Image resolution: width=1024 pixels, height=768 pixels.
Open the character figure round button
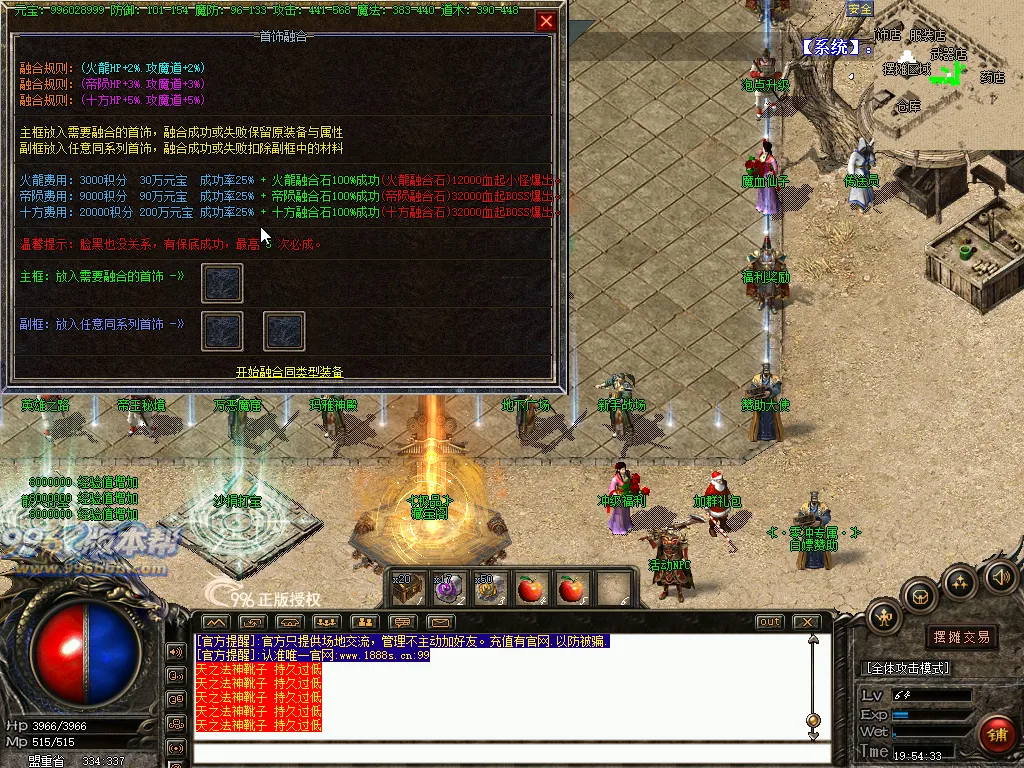pyautogui.click(x=884, y=617)
